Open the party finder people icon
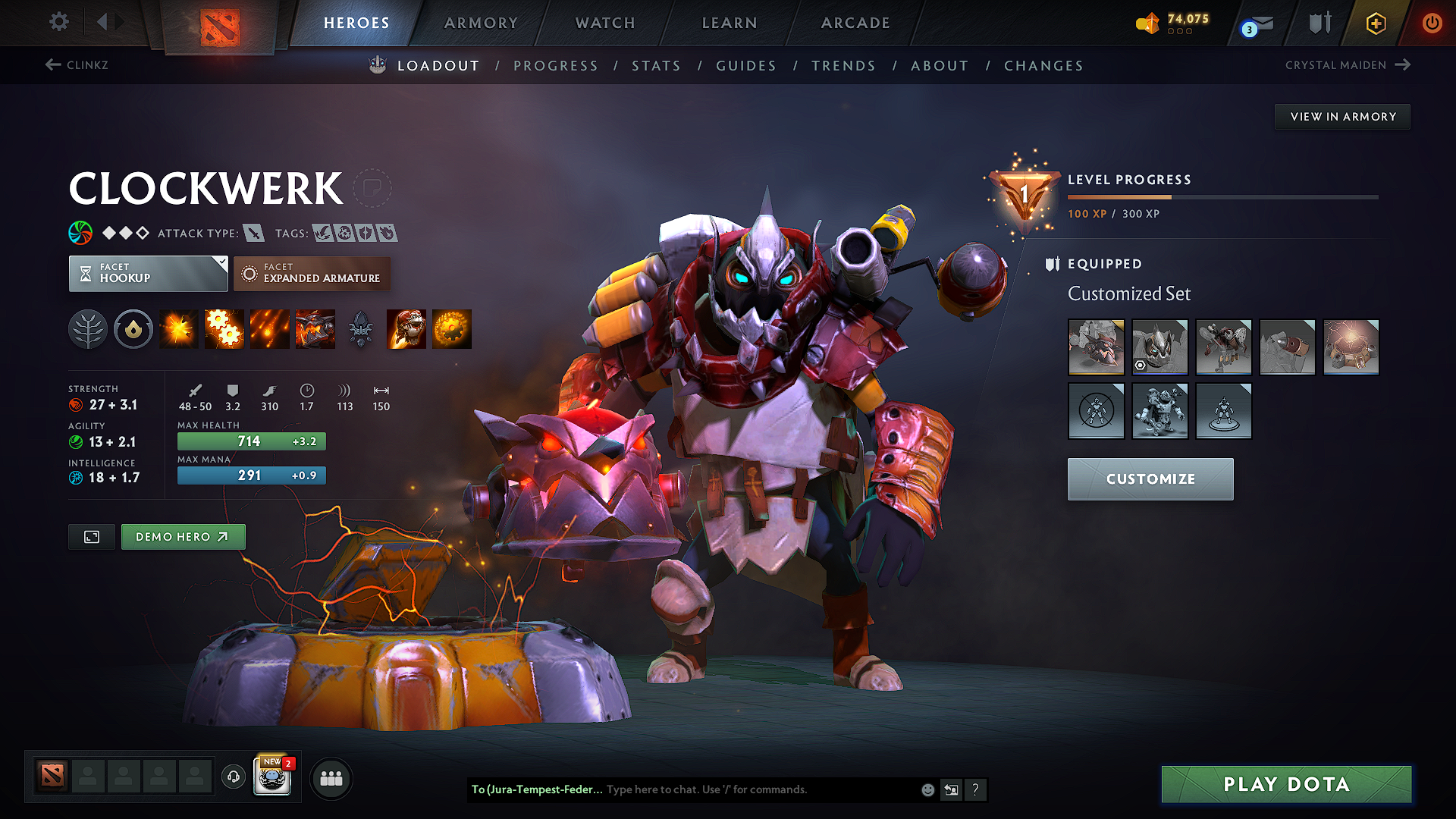Screen dimensions: 1456x819 (x=331, y=777)
